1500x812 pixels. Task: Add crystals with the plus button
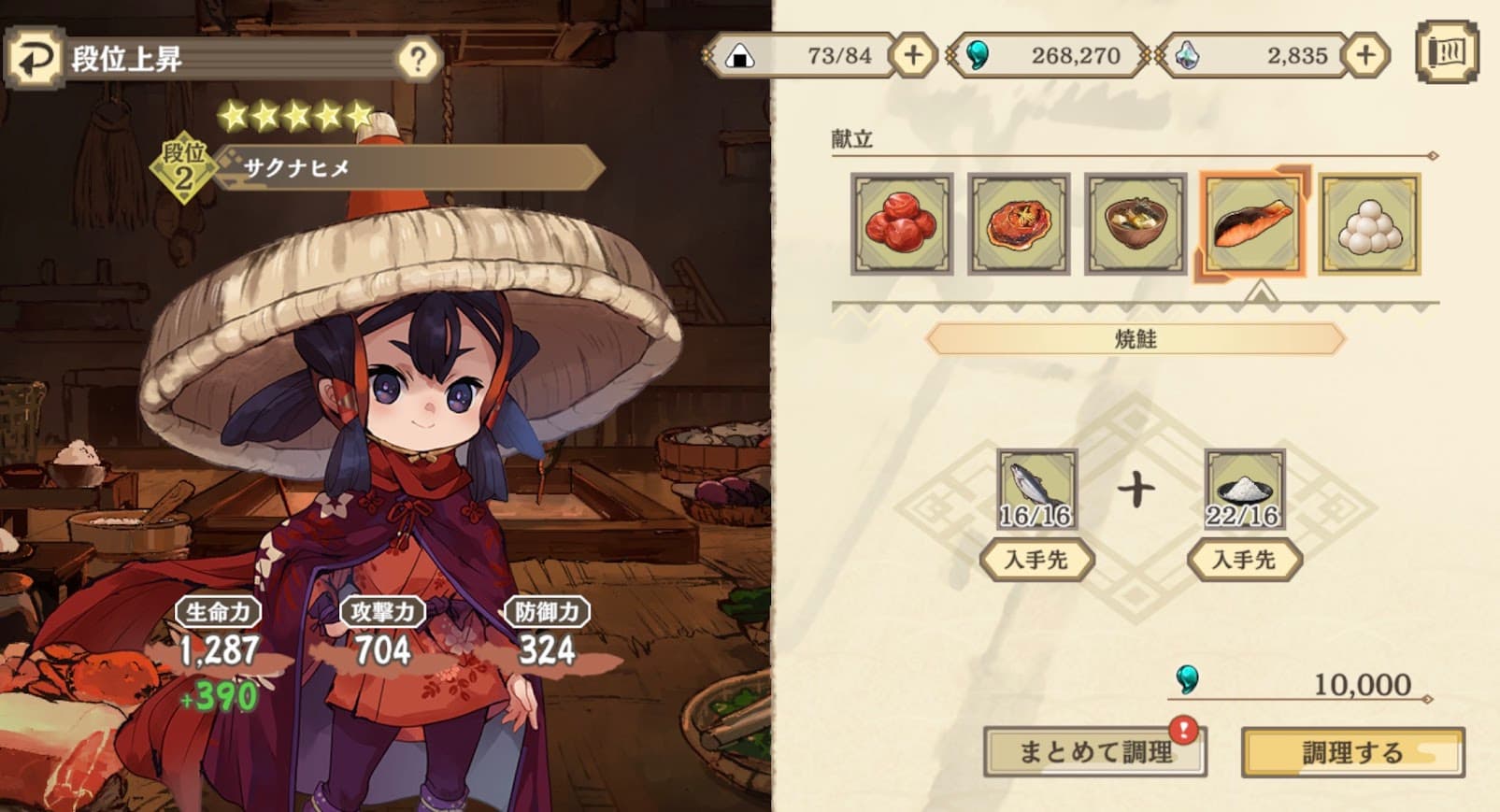(x=1364, y=55)
